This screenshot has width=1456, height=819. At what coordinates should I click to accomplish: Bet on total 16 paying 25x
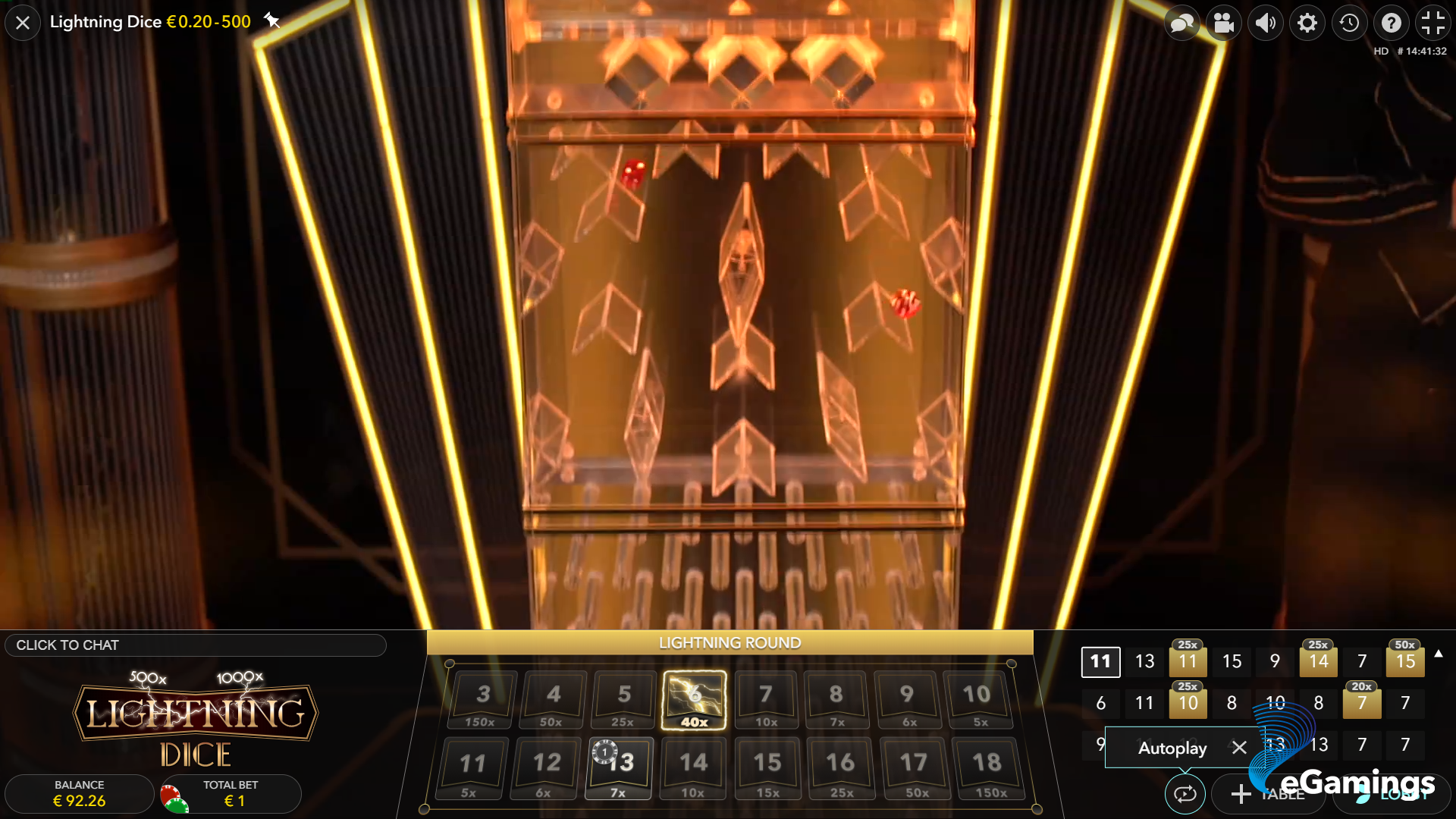[x=840, y=768]
